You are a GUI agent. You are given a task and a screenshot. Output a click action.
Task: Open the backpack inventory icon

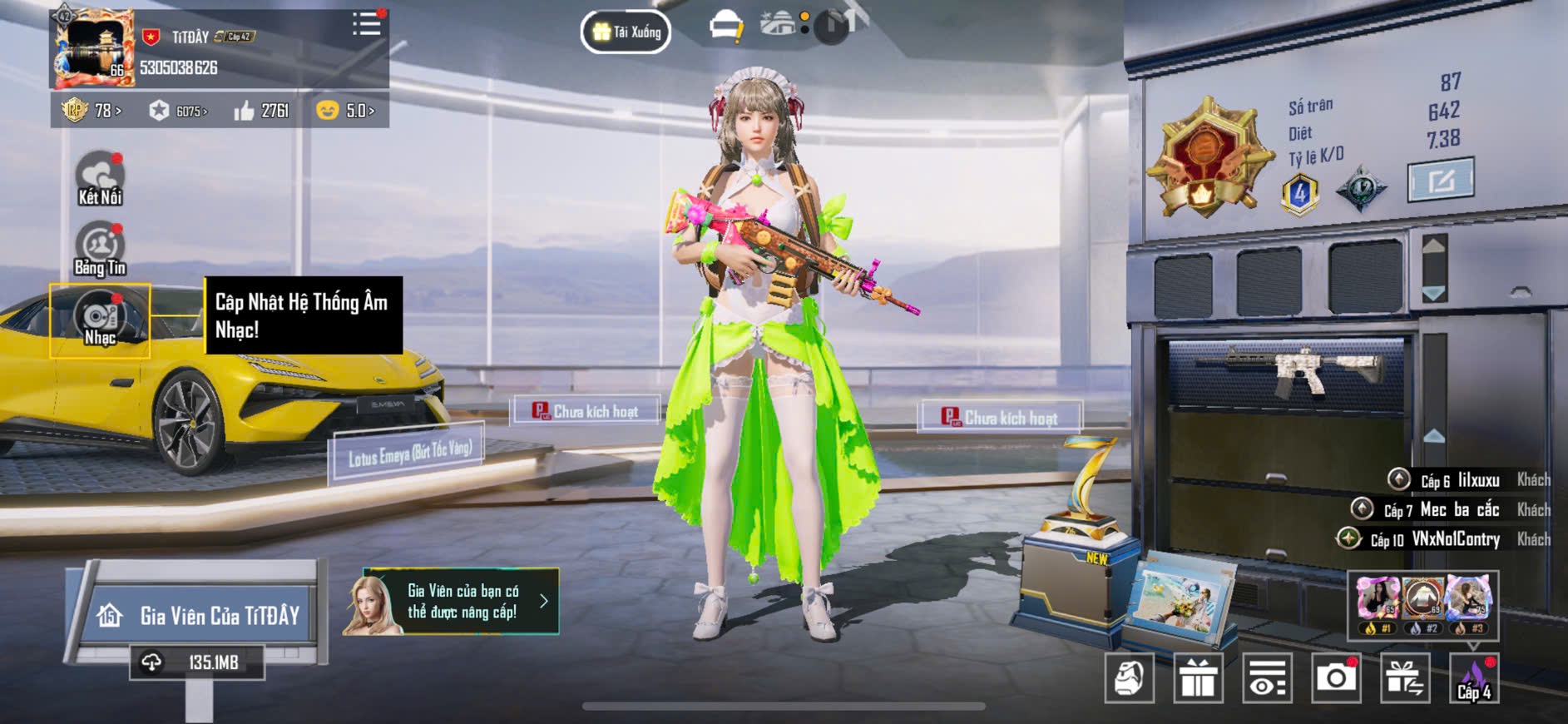pos(1129,678)
